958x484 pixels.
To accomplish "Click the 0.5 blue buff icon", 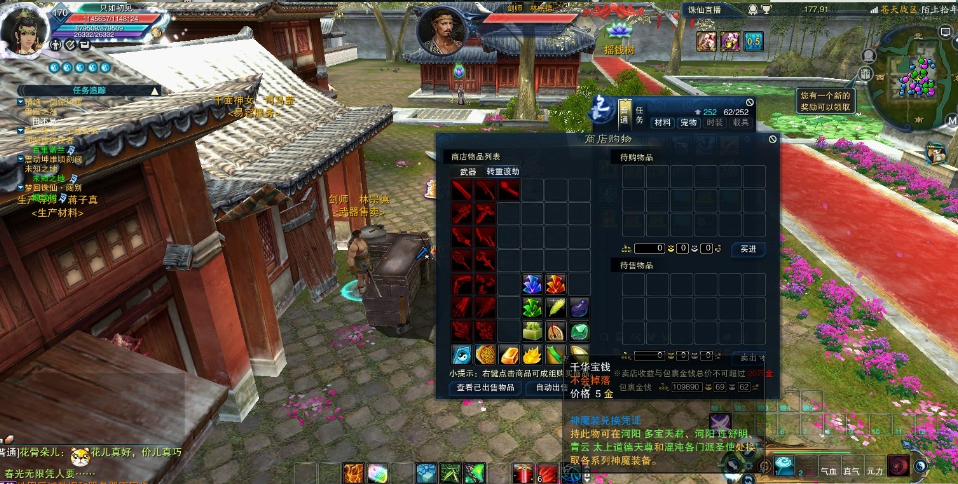I will click(753, 40).
